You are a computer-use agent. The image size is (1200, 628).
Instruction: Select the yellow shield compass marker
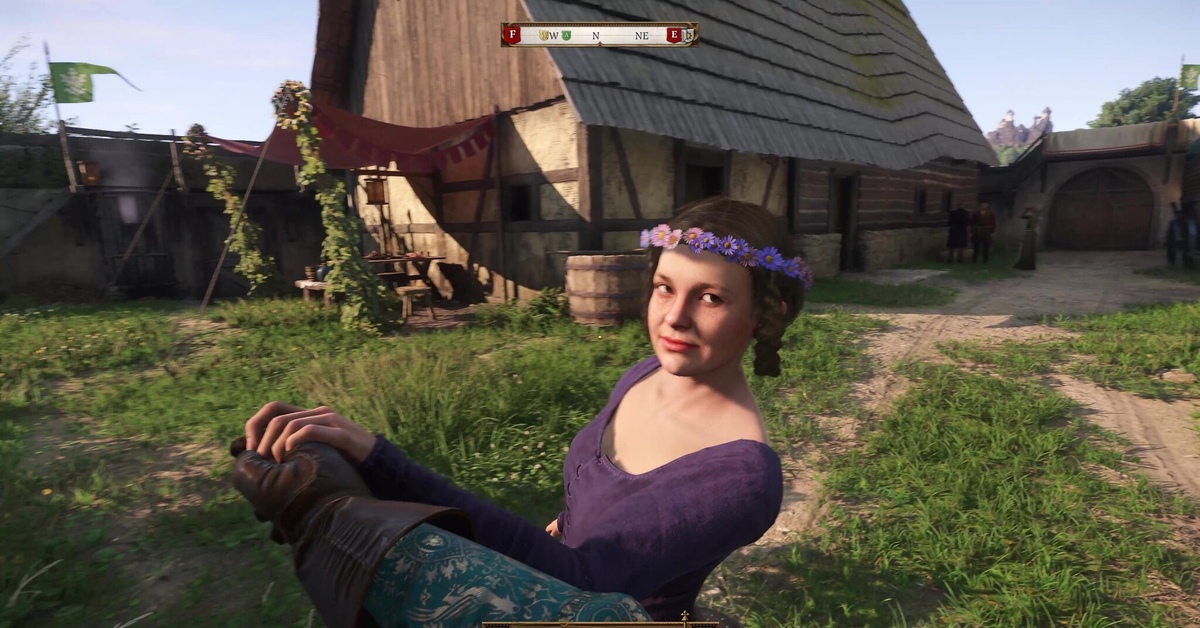click(544, 35)
